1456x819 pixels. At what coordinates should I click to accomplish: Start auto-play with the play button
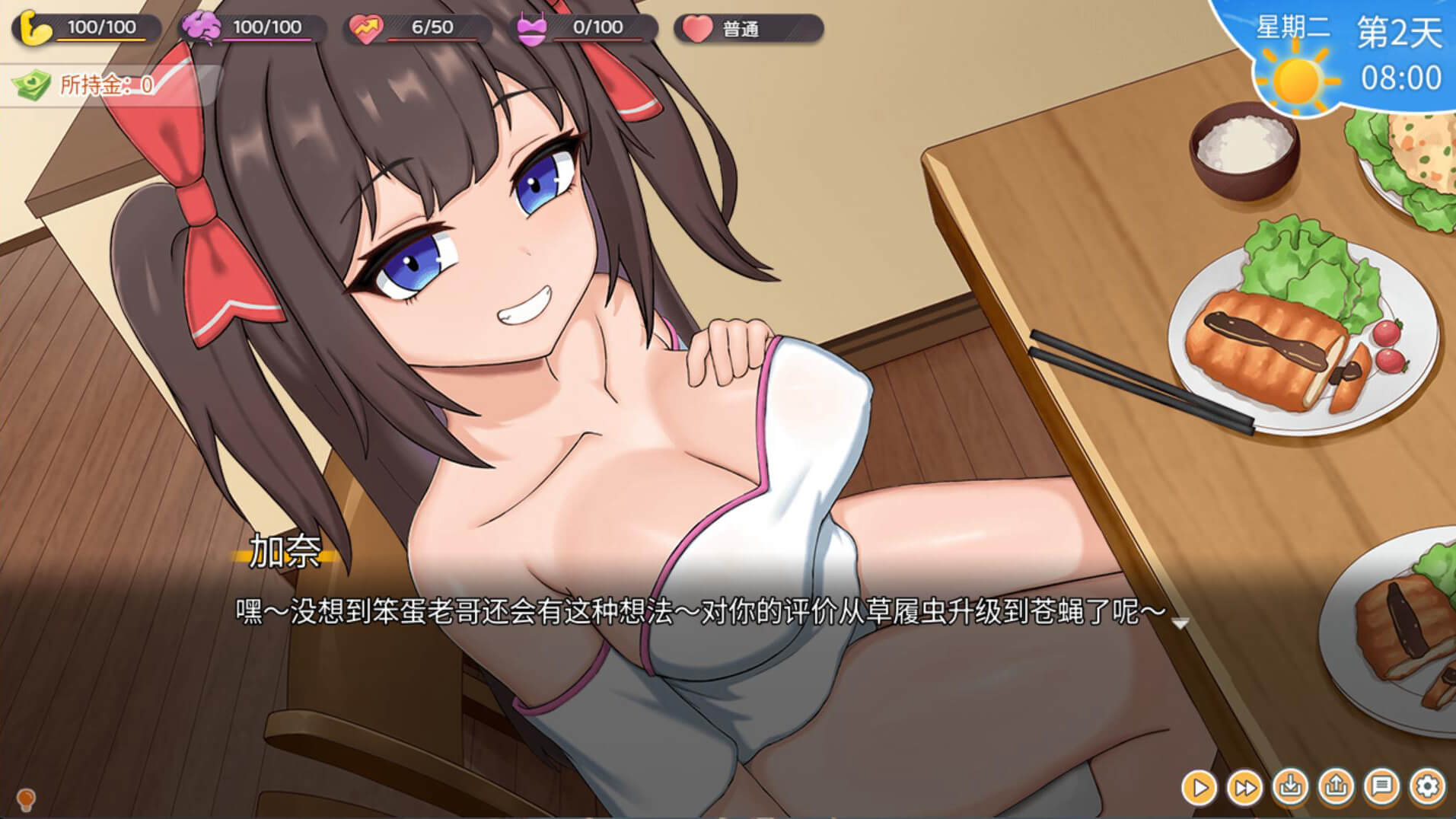click(x=1200, y=787)
